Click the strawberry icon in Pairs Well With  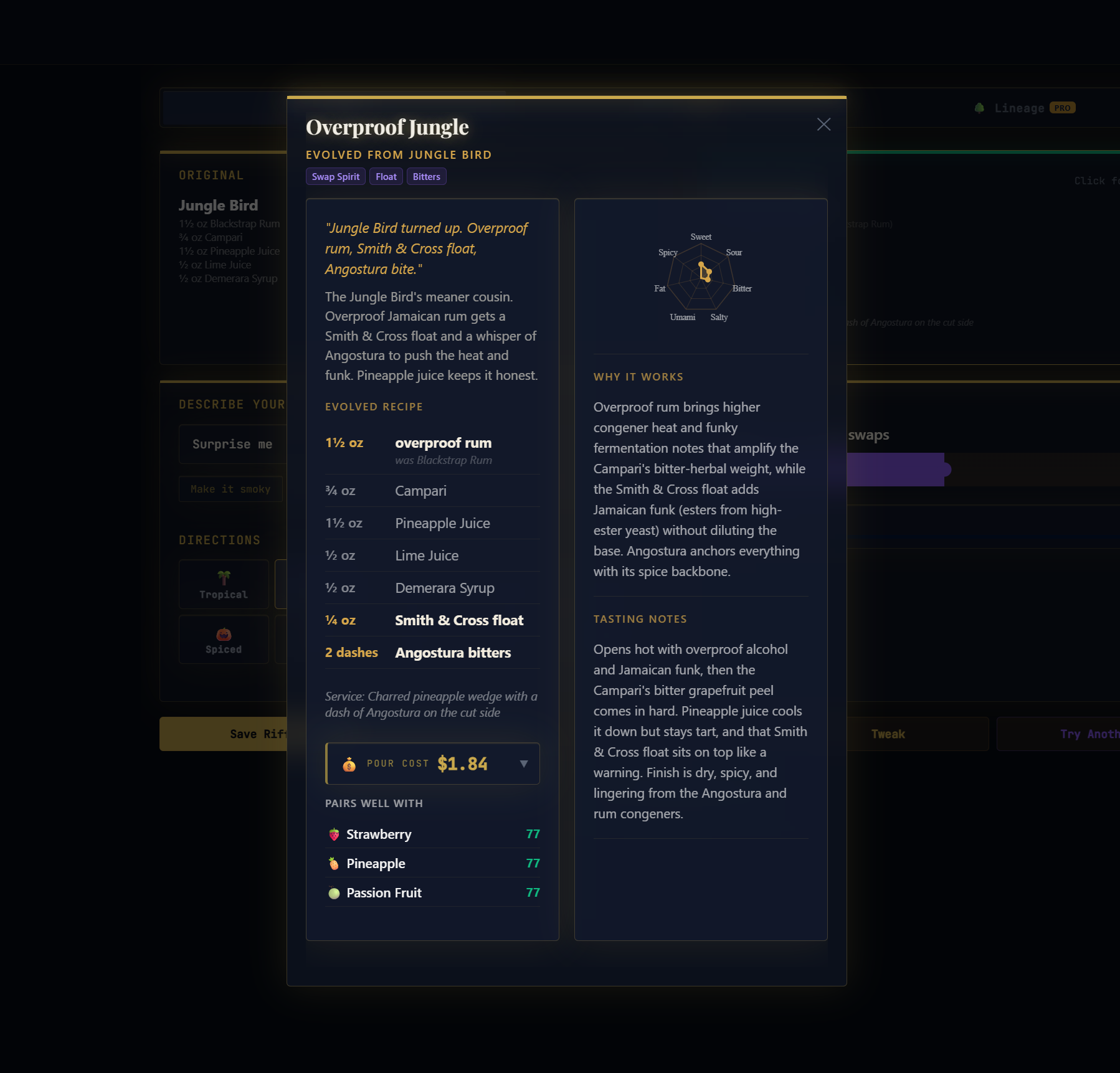pos(333,834)
